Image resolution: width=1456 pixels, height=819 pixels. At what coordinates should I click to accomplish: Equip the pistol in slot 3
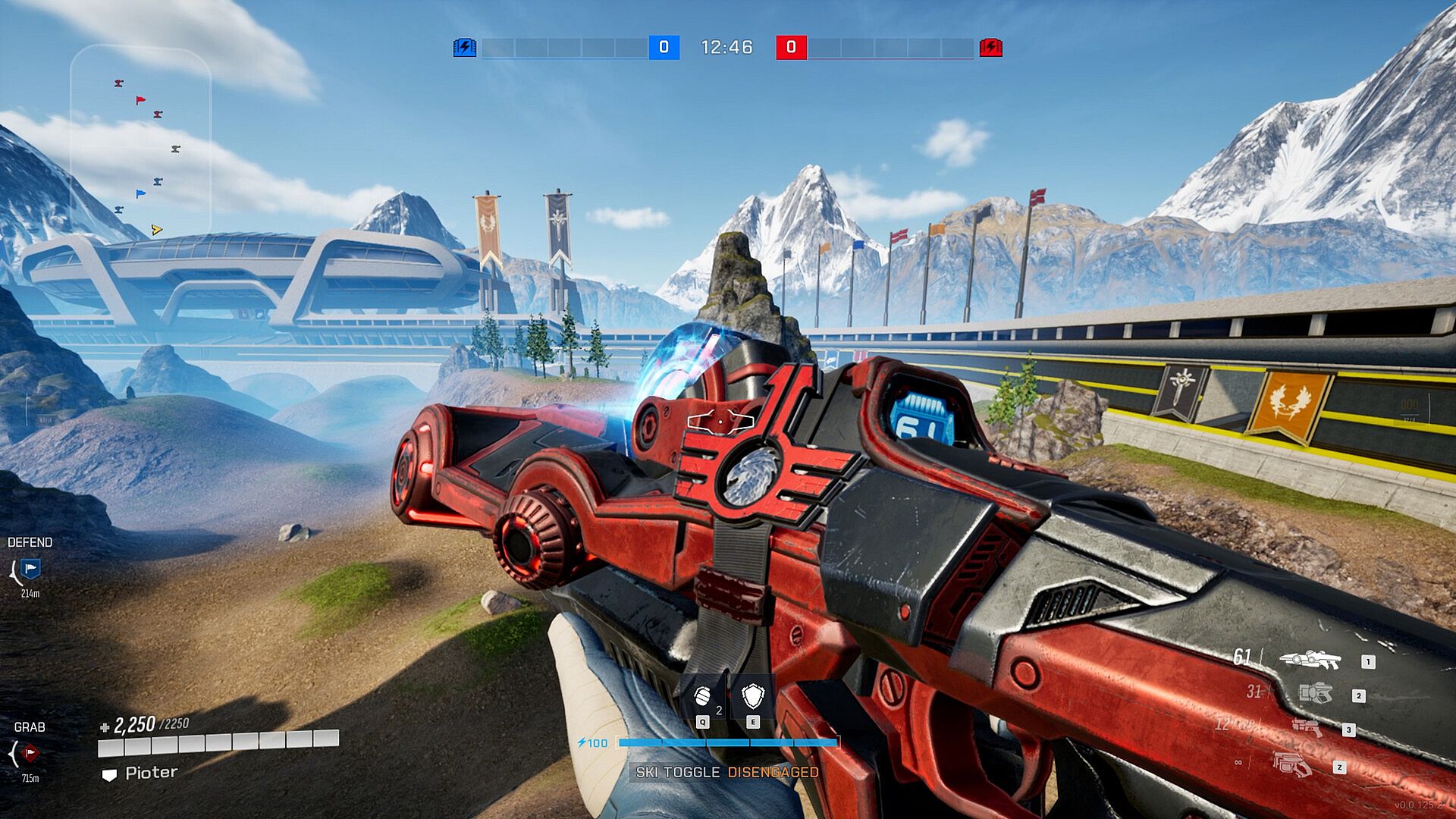point(1307,728)
